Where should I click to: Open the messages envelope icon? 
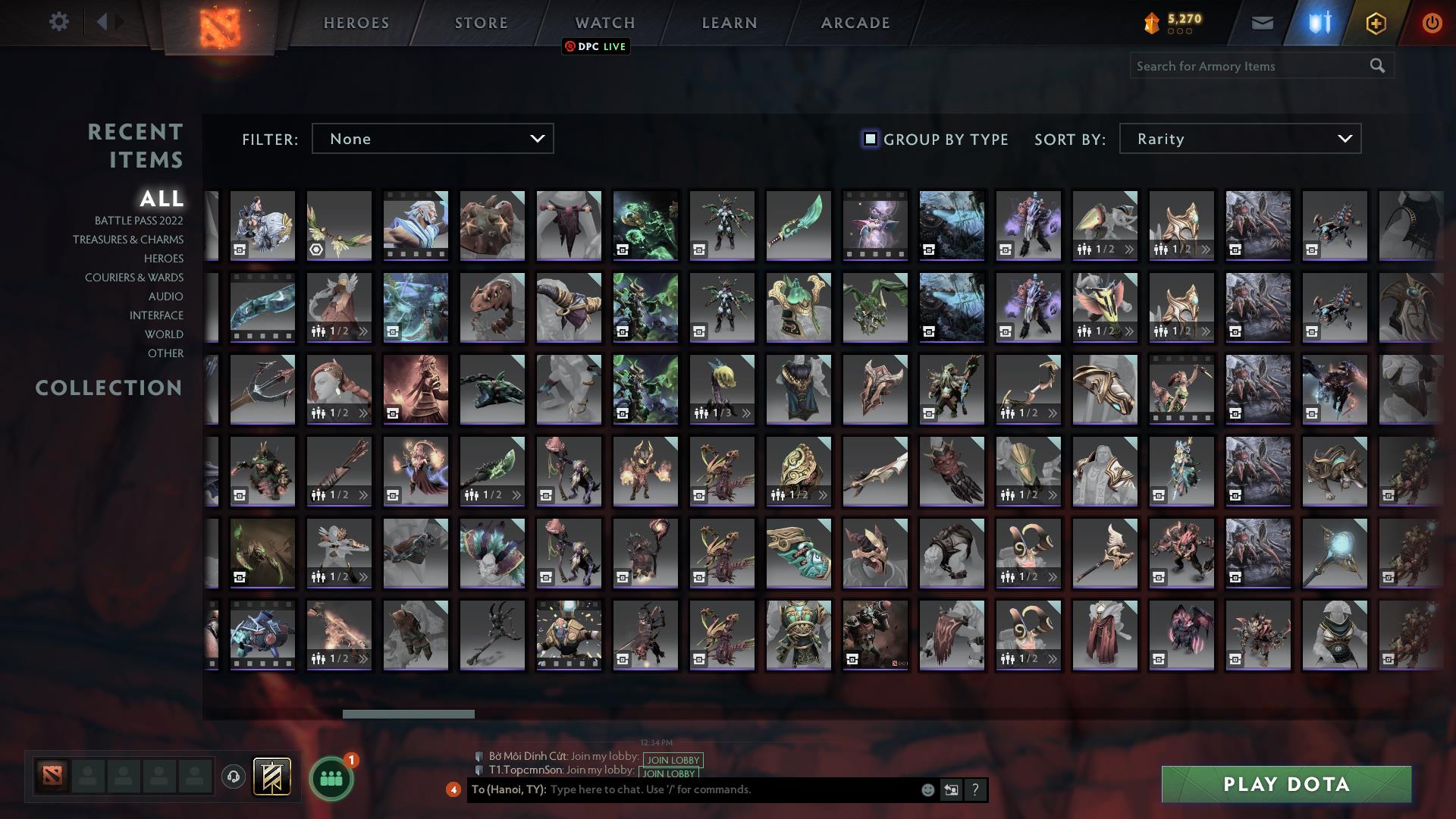pos(1262,22)
